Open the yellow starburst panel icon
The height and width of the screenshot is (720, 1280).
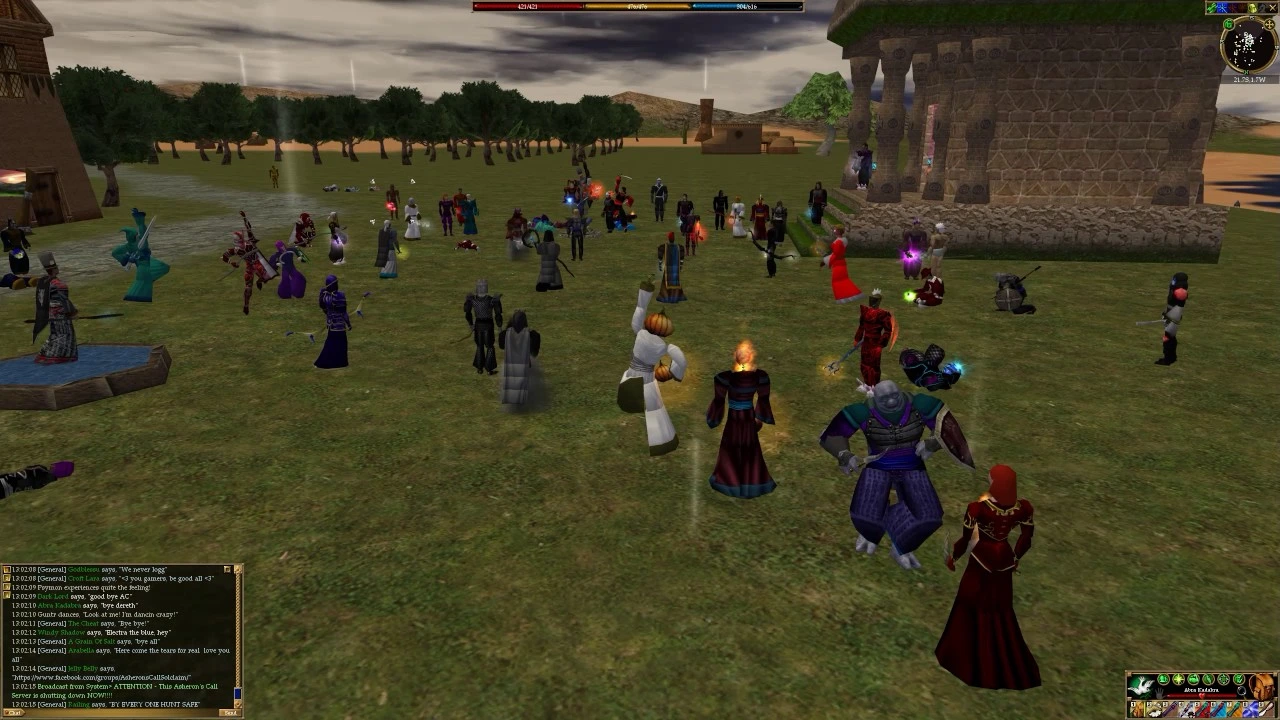pos(1178,679)
